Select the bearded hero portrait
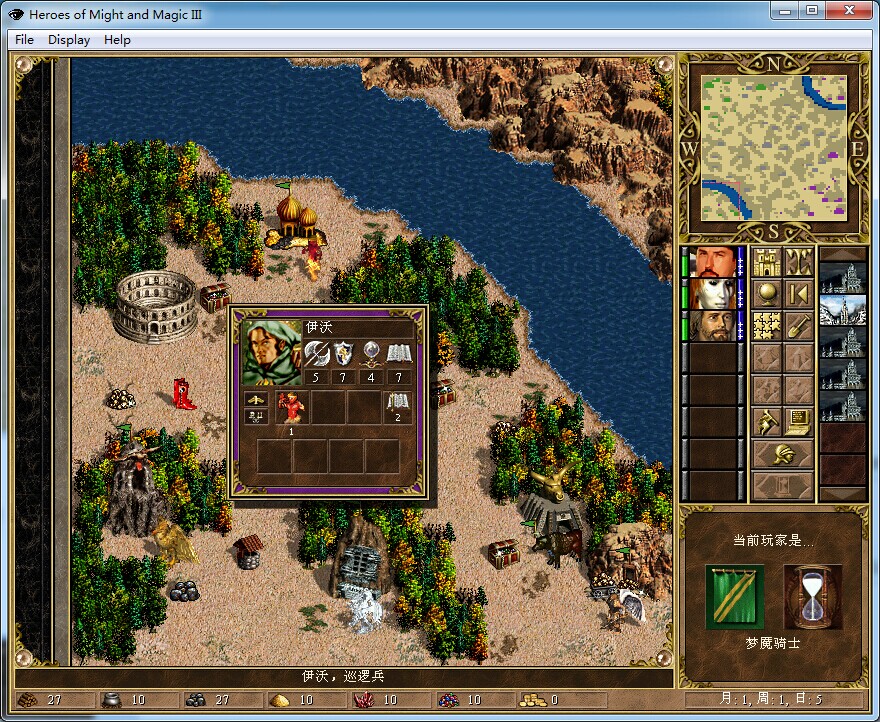This screenshot has height=722, width=880. click(x=715, y=326)
